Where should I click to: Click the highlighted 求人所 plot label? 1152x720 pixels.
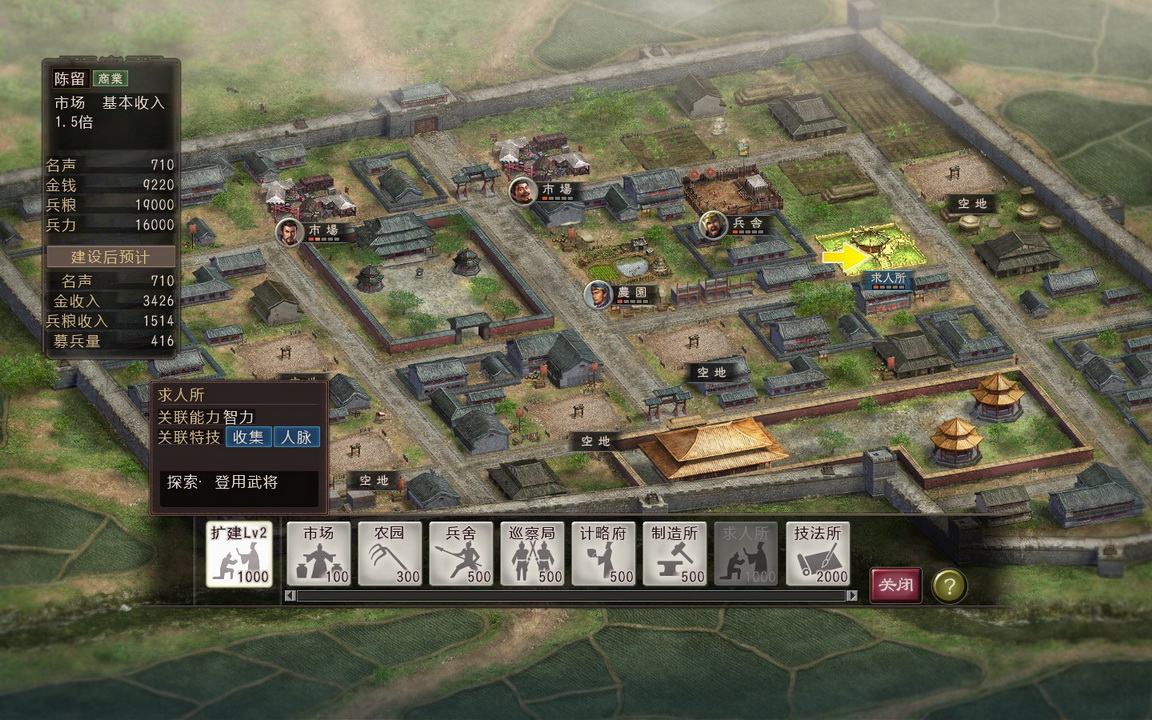coord(888,278)
